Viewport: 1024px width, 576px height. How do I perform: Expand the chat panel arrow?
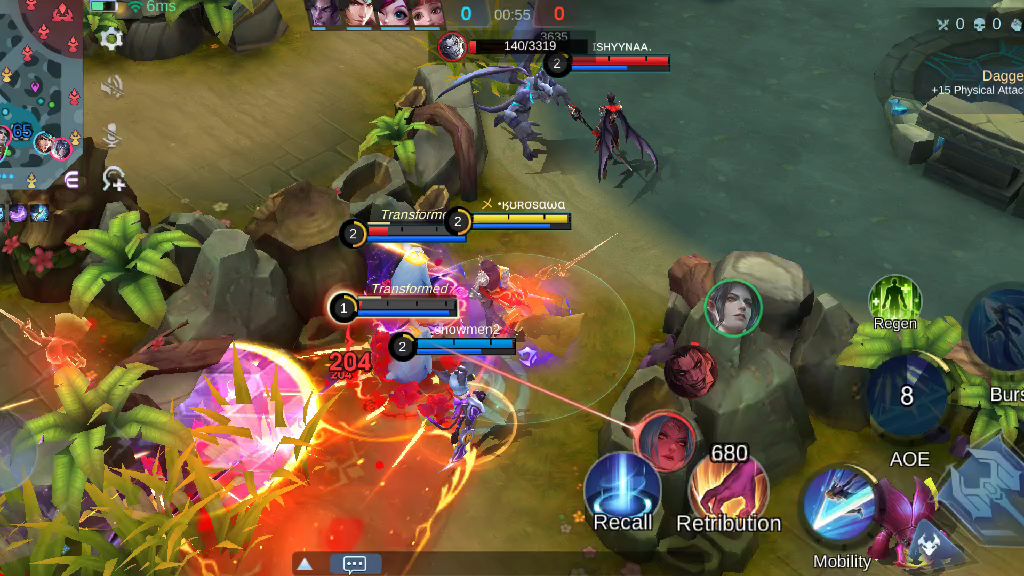pyautogui.click(x=305, y=564)
